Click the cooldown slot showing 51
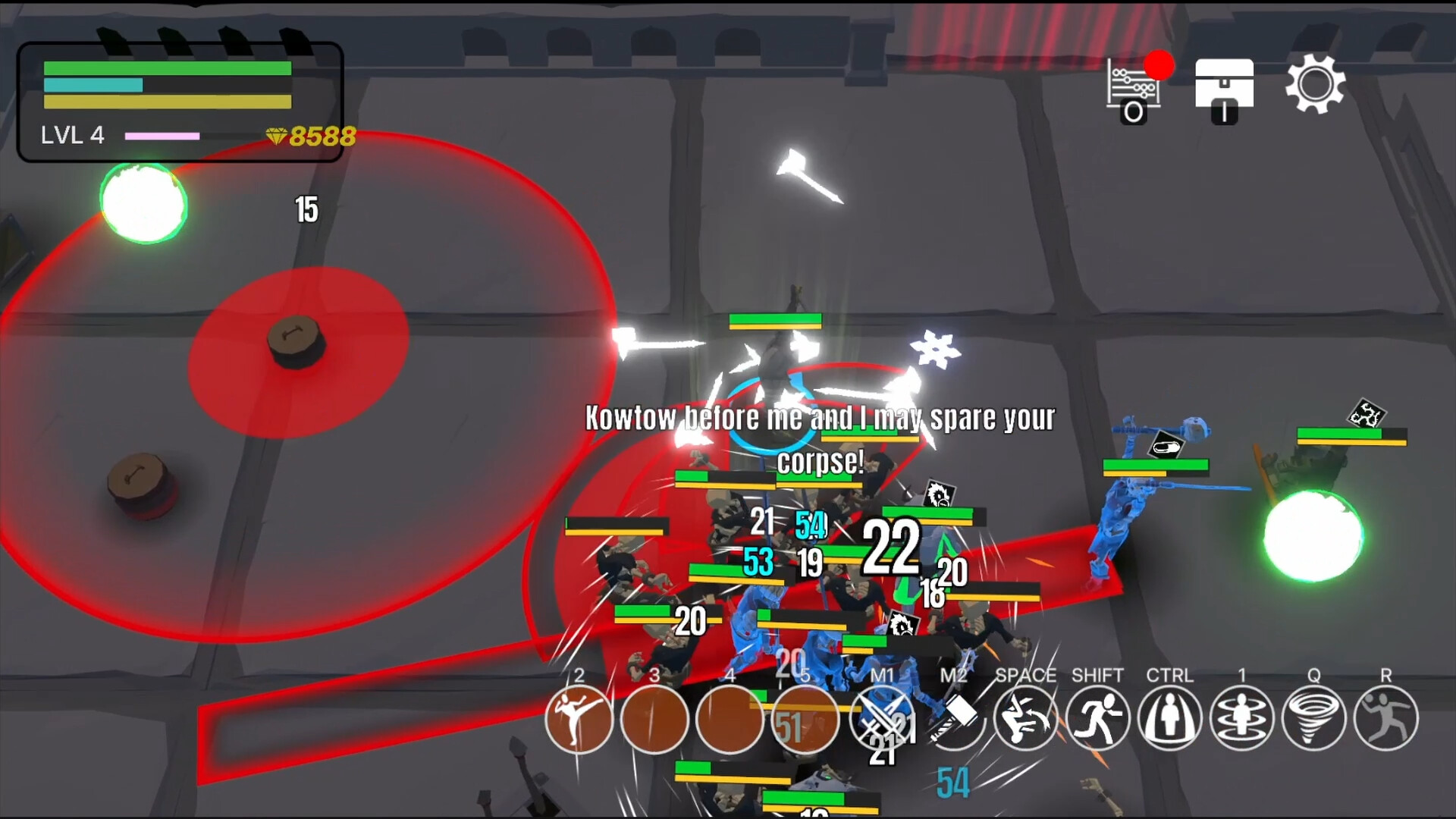Image resolution: width=1456 pixels, height=819 pixels. 805,719
